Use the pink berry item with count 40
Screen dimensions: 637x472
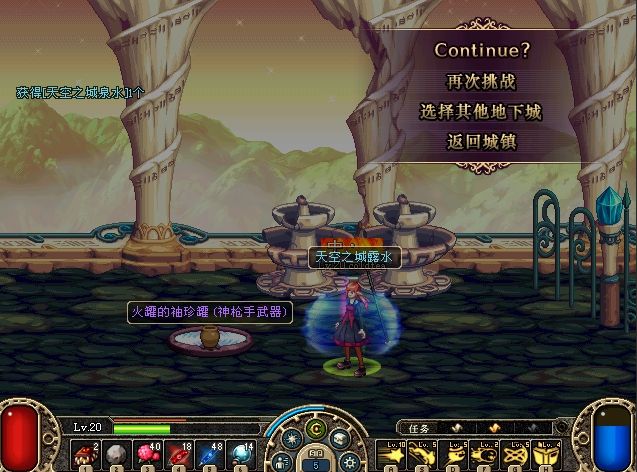tap(148, 455)
